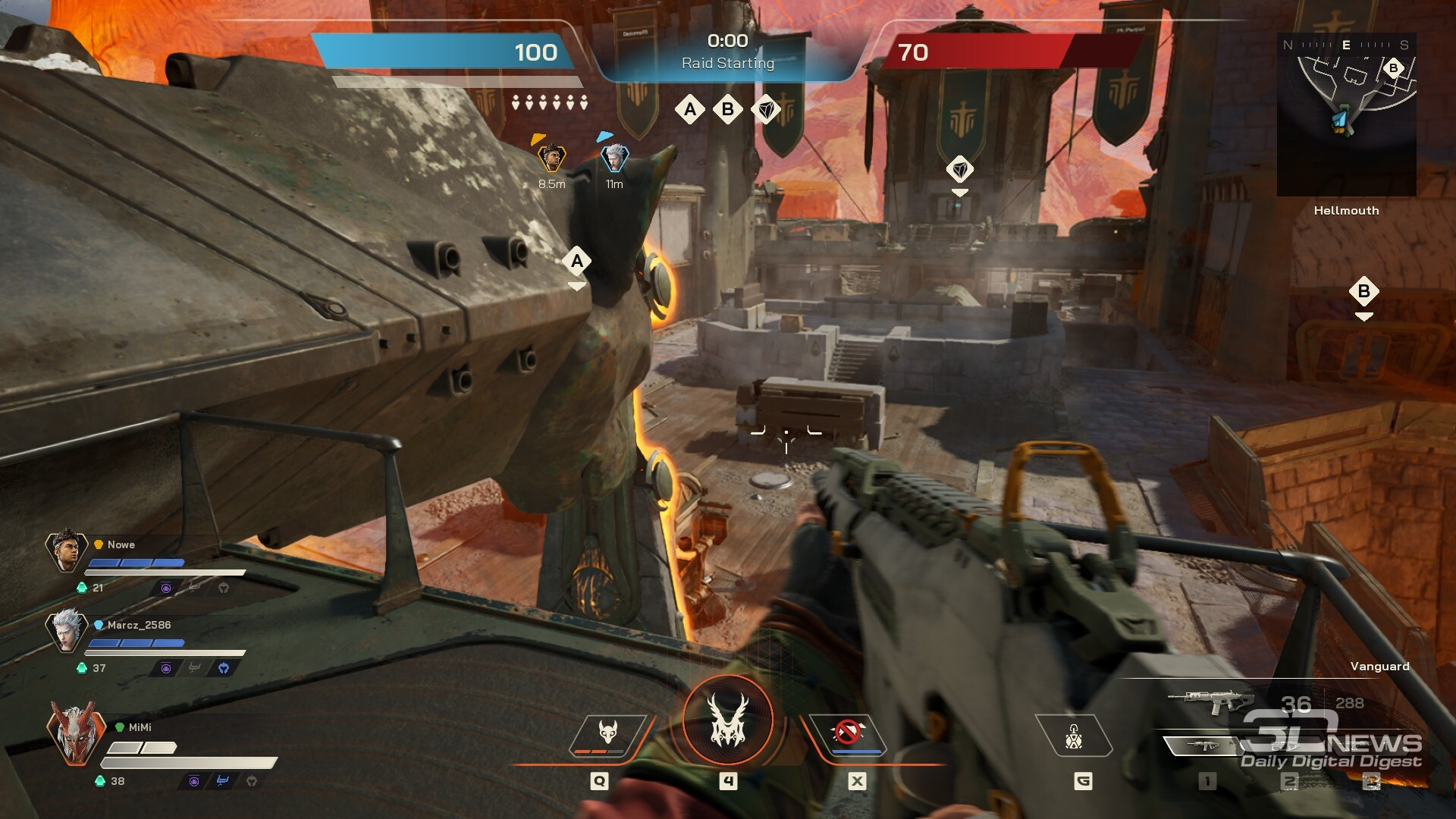Select the B marker on the minimap
The image size is (1456, 819).
click(x=1393, y=68)
